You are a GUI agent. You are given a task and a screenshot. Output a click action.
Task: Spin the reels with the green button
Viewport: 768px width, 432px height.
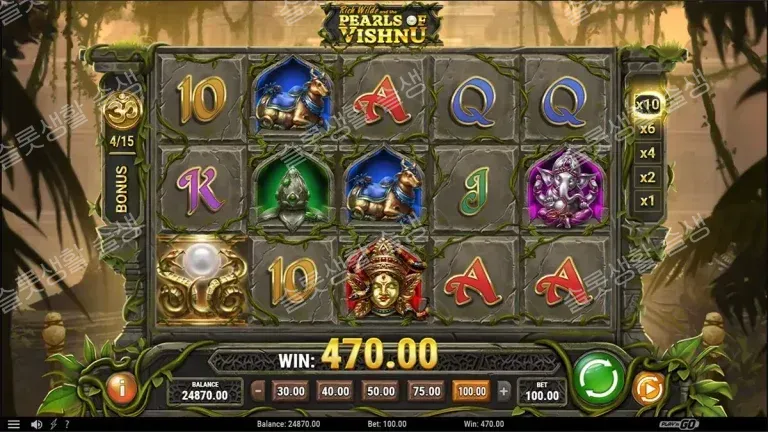tap(598, 381)
